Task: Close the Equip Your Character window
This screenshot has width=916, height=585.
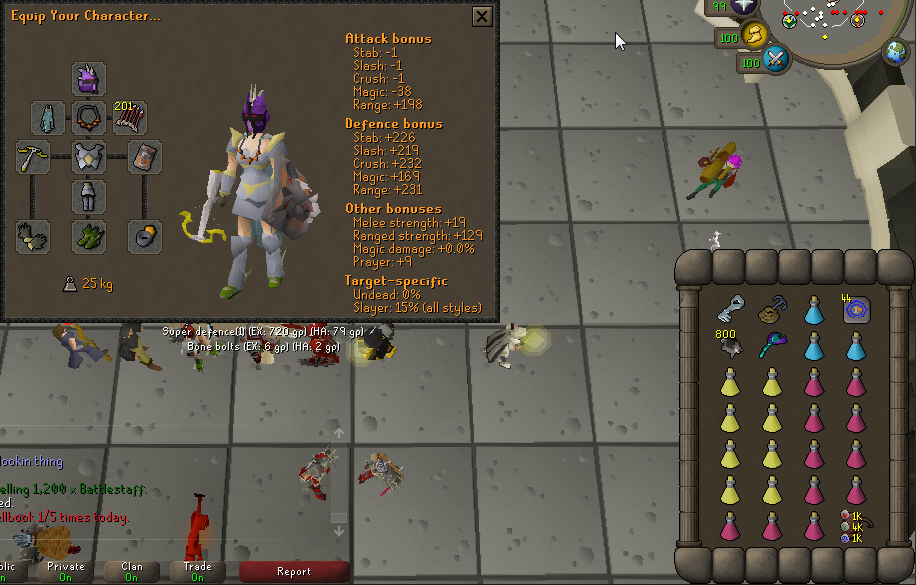Action: [x=482, y=17]
